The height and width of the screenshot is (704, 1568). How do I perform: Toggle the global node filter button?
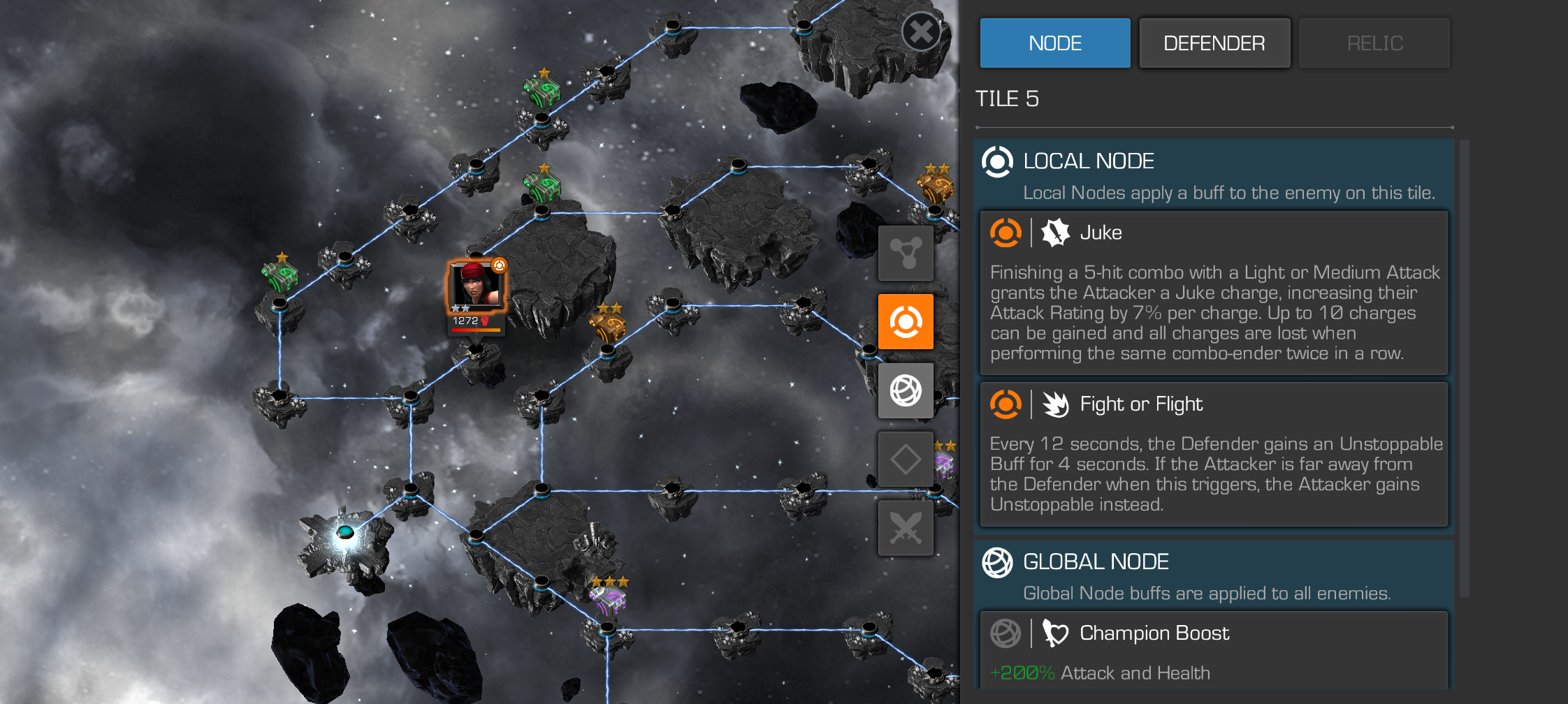click(x=906, y=390)
